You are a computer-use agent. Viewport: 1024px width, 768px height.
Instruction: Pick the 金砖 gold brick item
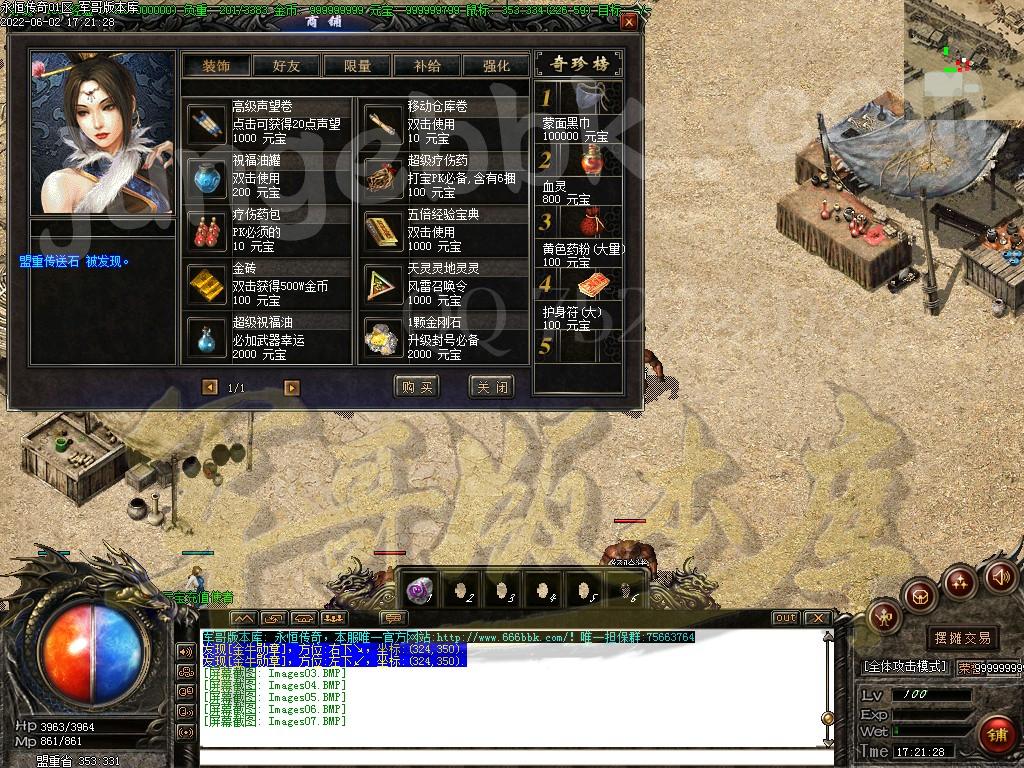click(x=208, y=286)
